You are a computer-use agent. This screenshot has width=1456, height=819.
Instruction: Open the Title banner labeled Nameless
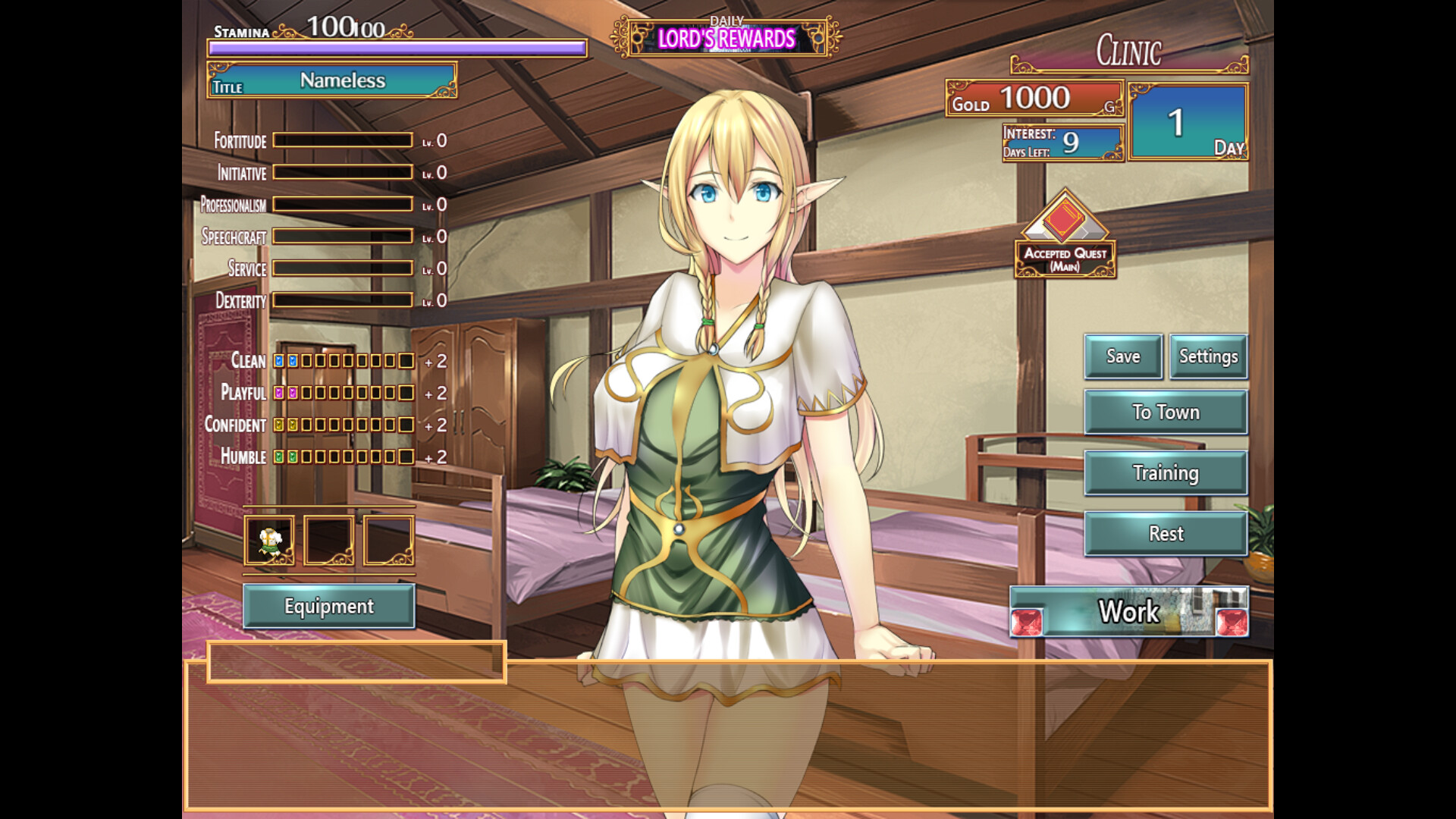click(x=331, y=80)
